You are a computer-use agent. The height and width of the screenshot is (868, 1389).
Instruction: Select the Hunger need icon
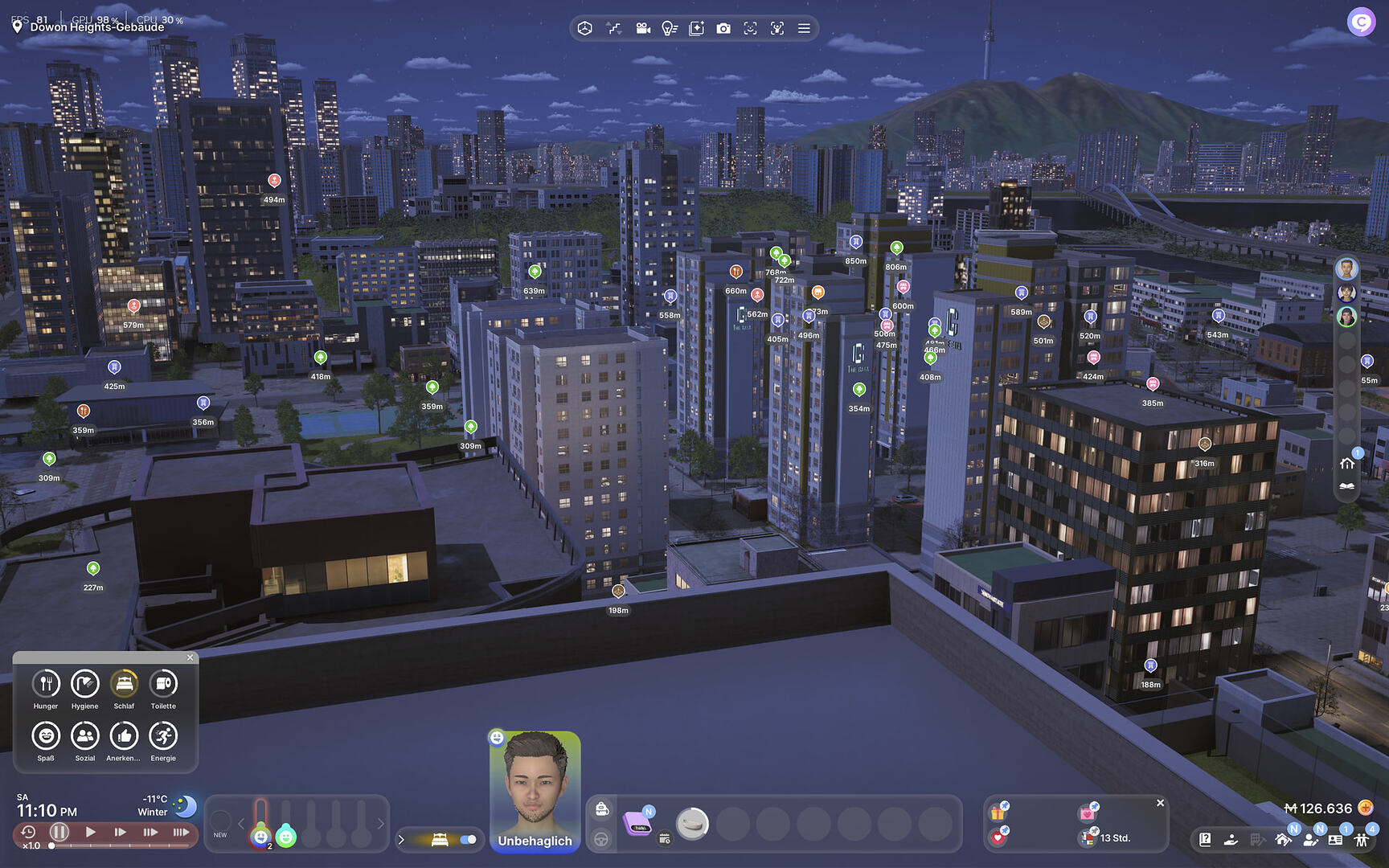click(x=46, y=684)
